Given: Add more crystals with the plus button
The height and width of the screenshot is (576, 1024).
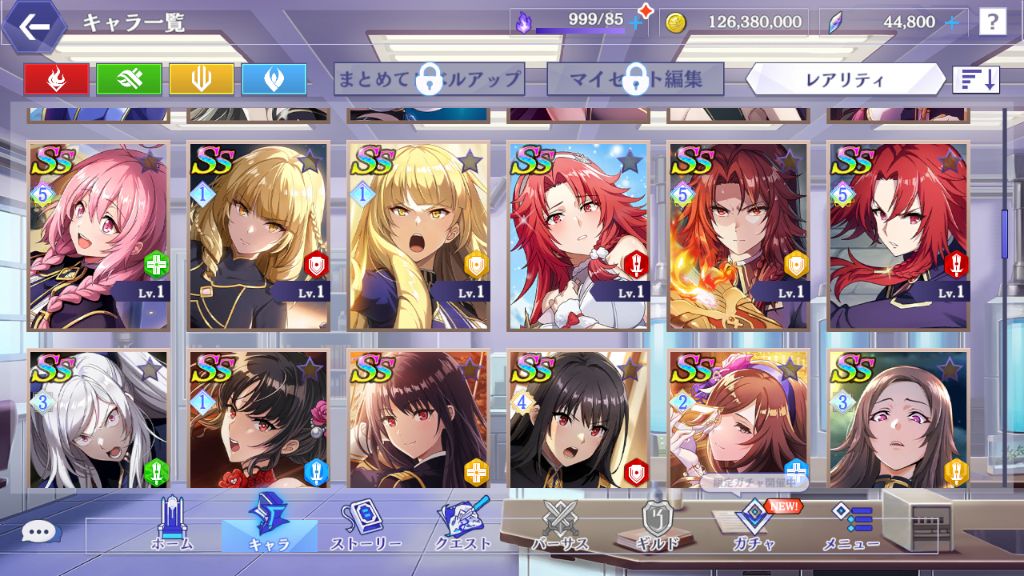Looking at the screenshot, I should click(951, 22).
